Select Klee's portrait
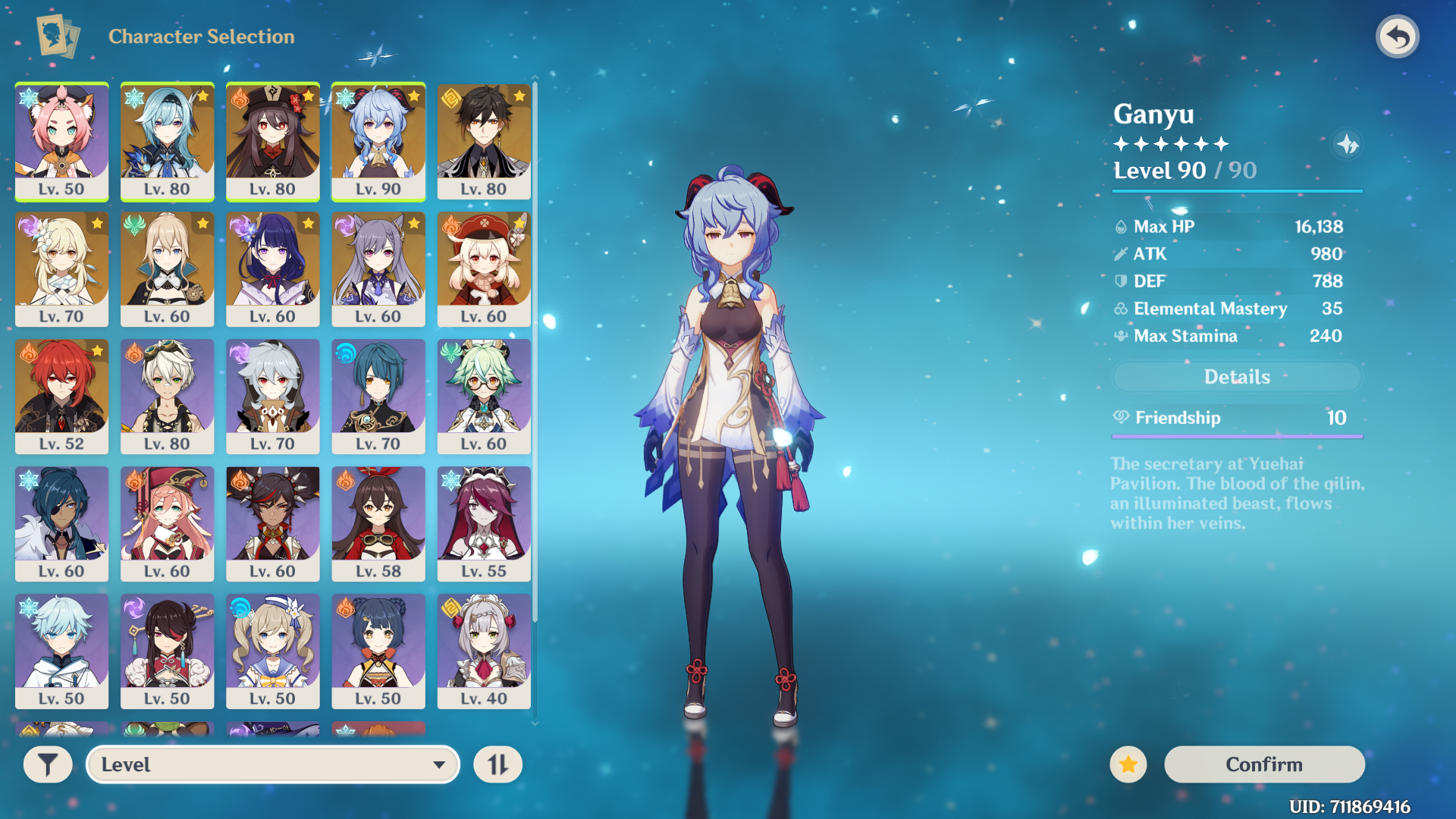This screenshot has width=1456, height=819. click(x=484, y=269)
